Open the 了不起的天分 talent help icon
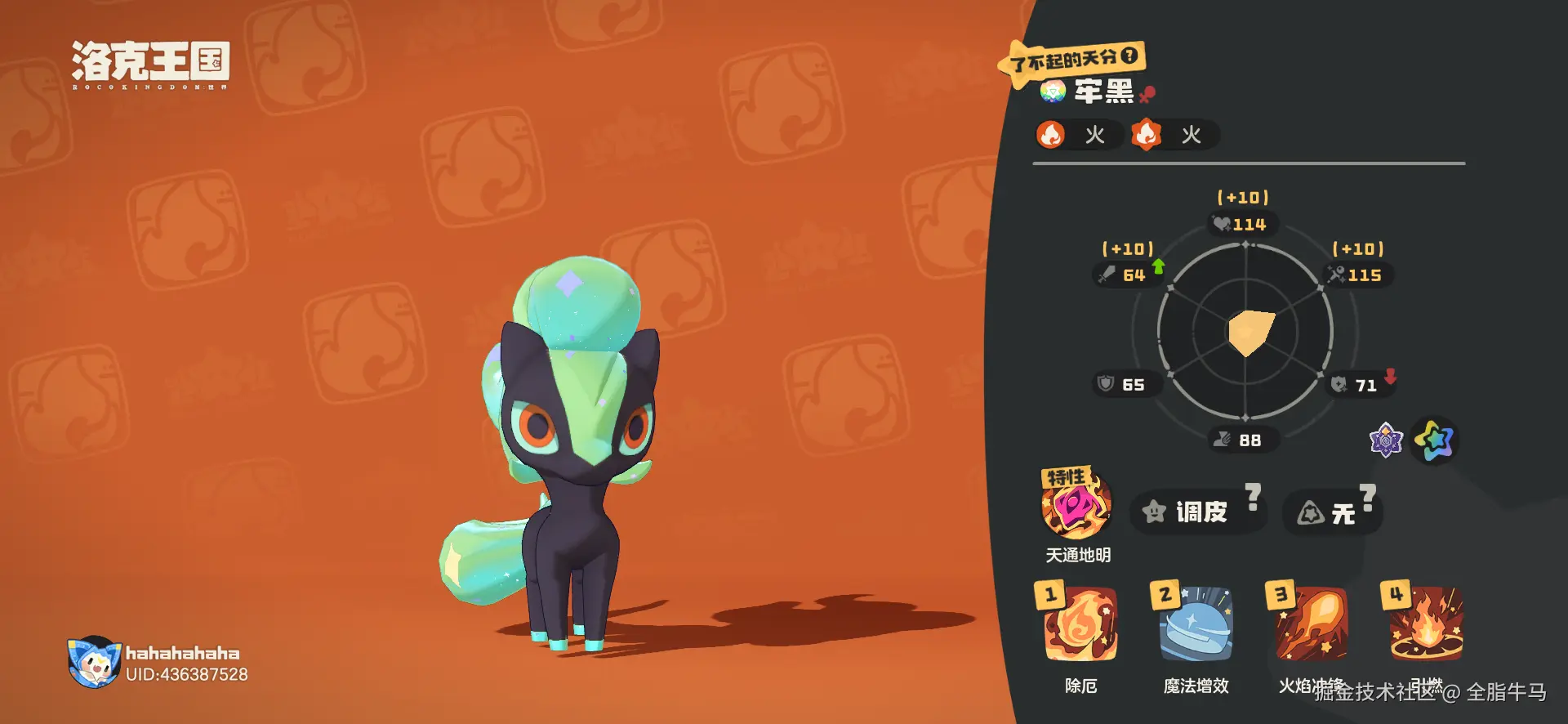This screenshot has height=724, width=1568. (1129, 56)
